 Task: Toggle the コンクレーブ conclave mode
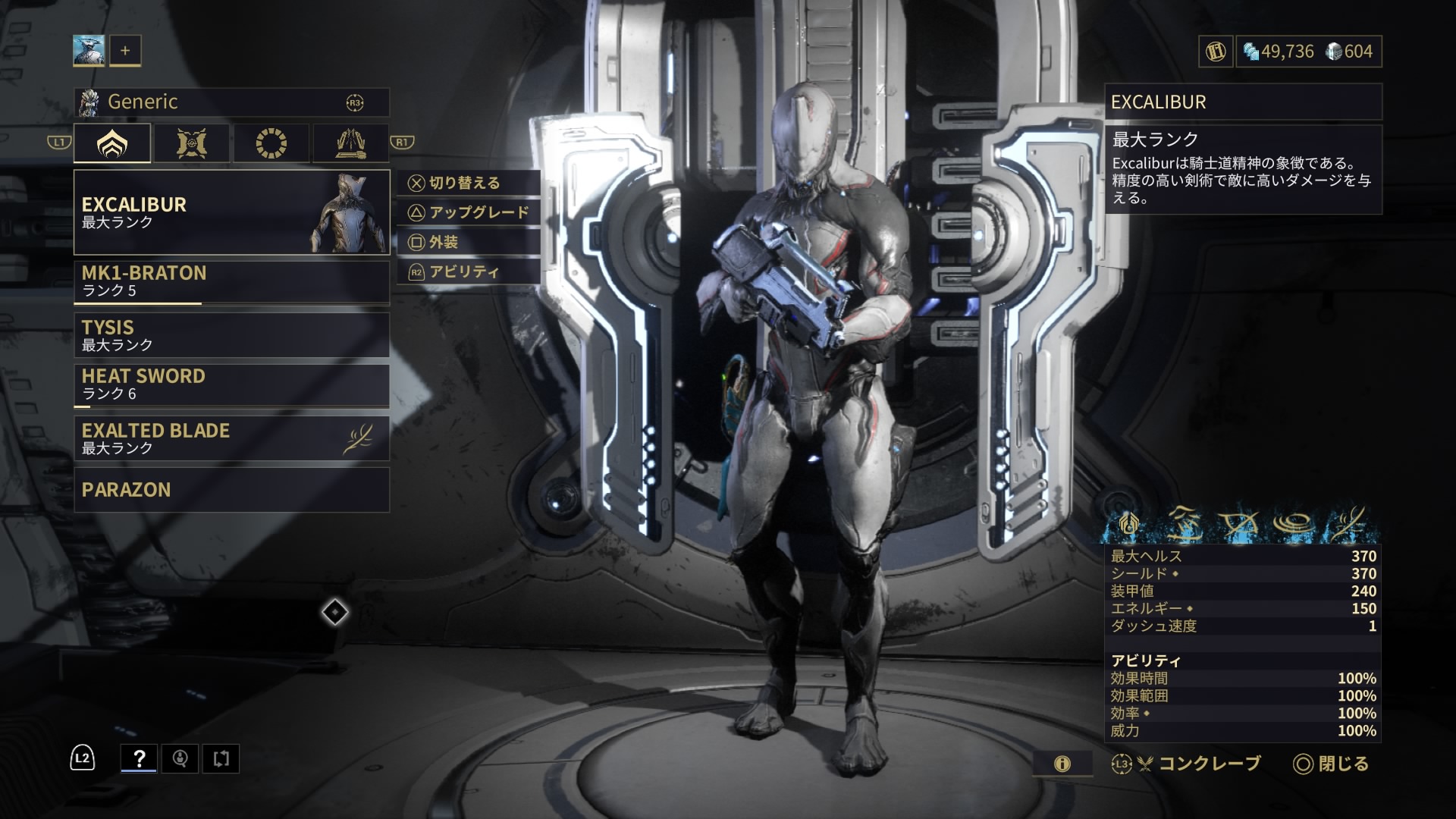tap(1187, 764)
